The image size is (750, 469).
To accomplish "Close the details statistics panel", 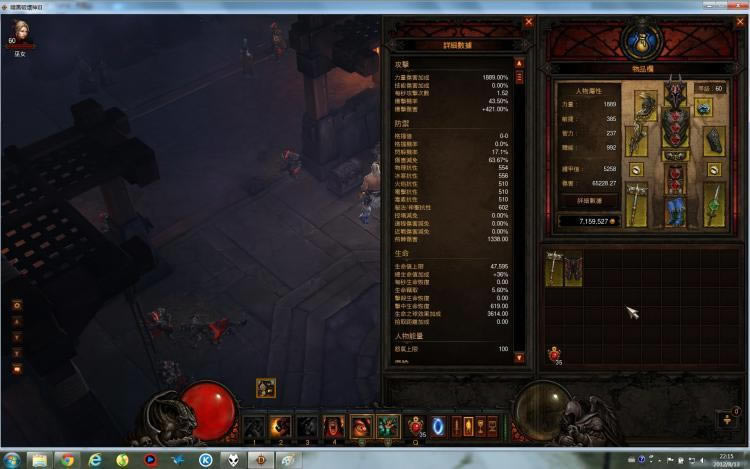I will 529,22.
